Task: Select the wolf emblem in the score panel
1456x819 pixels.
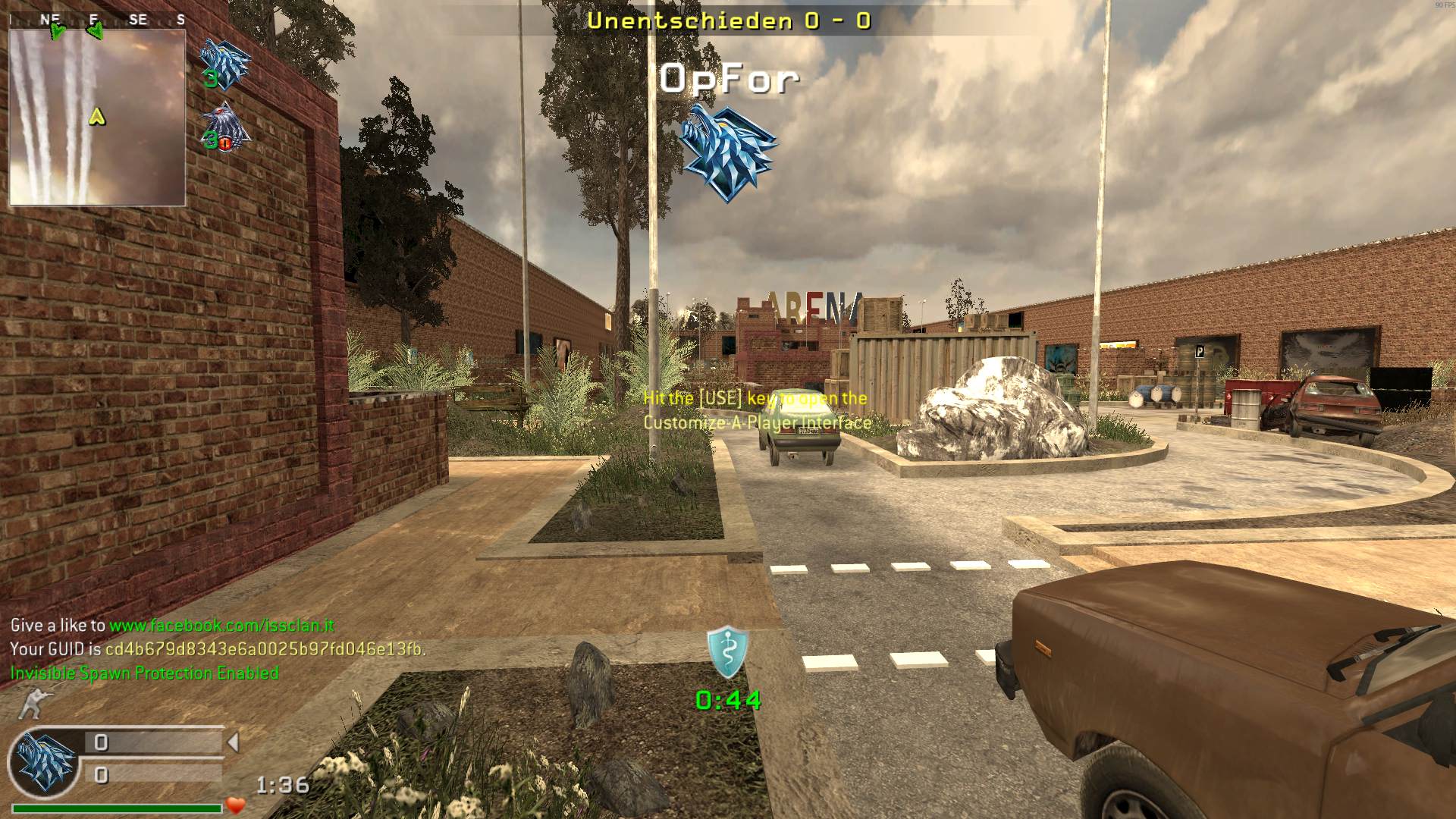Action: pyautogui.click(x=44, y=760)
